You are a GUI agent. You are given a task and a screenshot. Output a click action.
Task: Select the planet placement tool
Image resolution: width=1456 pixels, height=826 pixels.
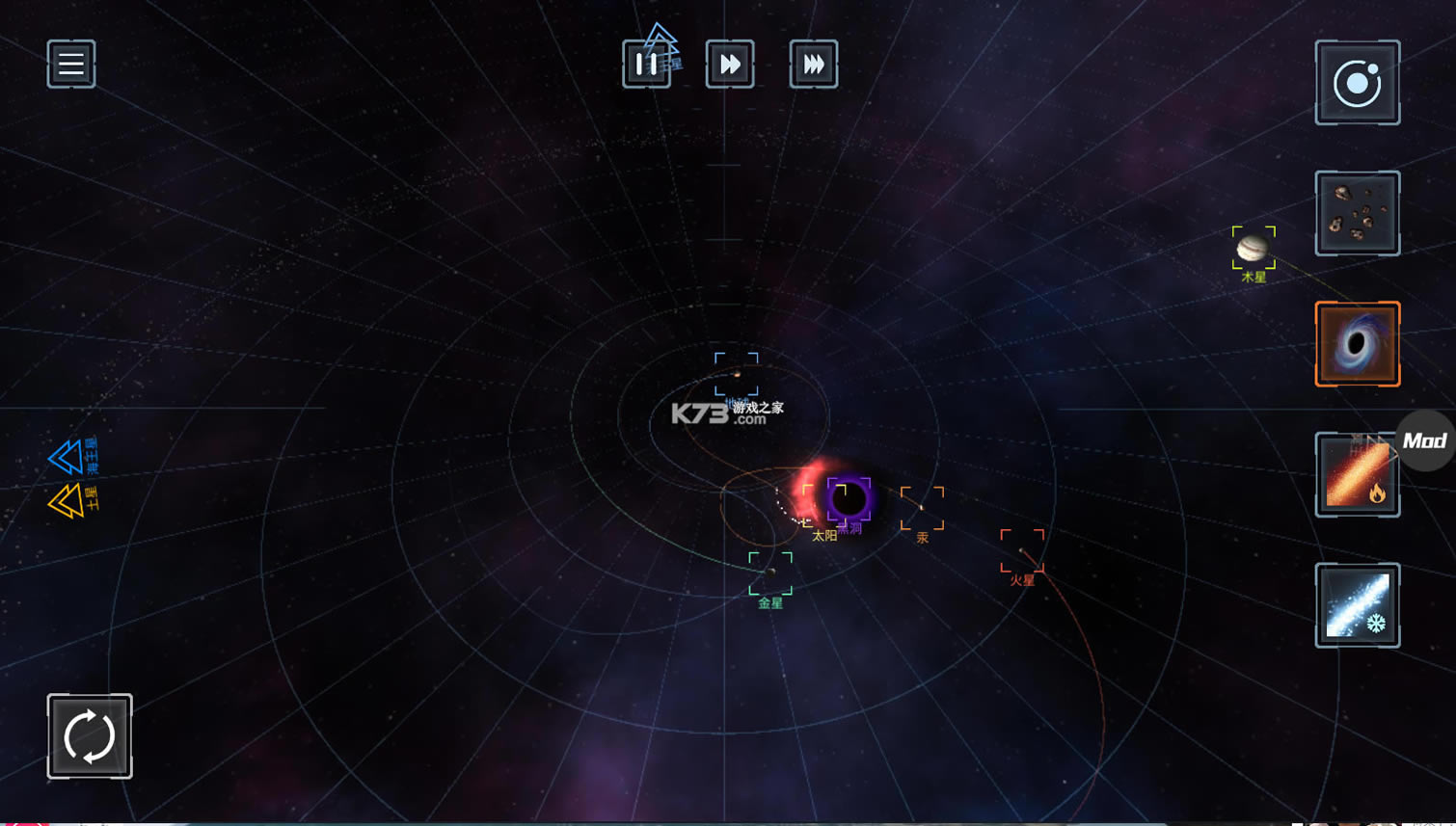tap(1358, 83)
